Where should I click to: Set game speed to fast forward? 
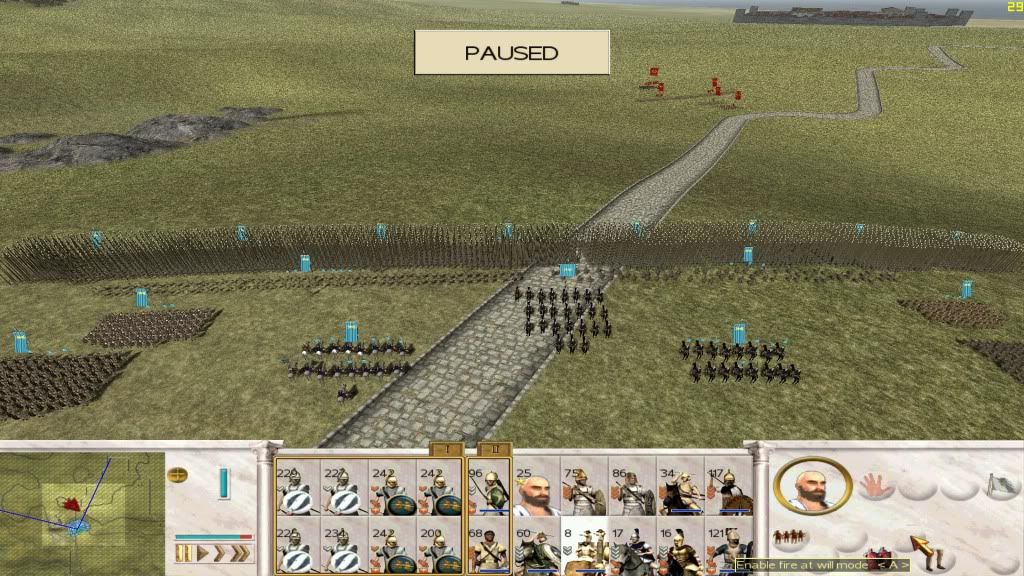tap(223, 554)
